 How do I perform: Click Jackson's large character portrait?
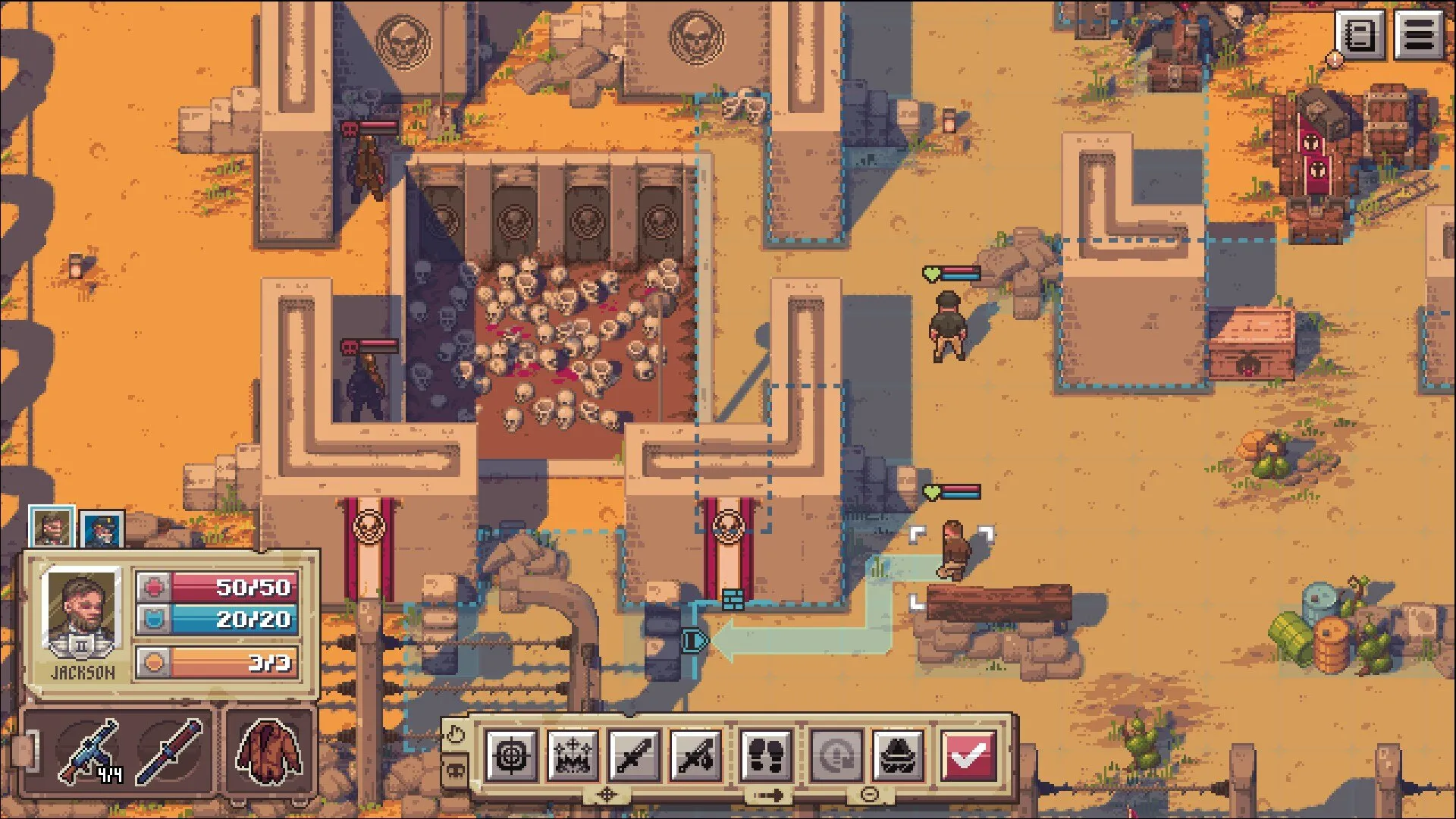coord(82,611)
